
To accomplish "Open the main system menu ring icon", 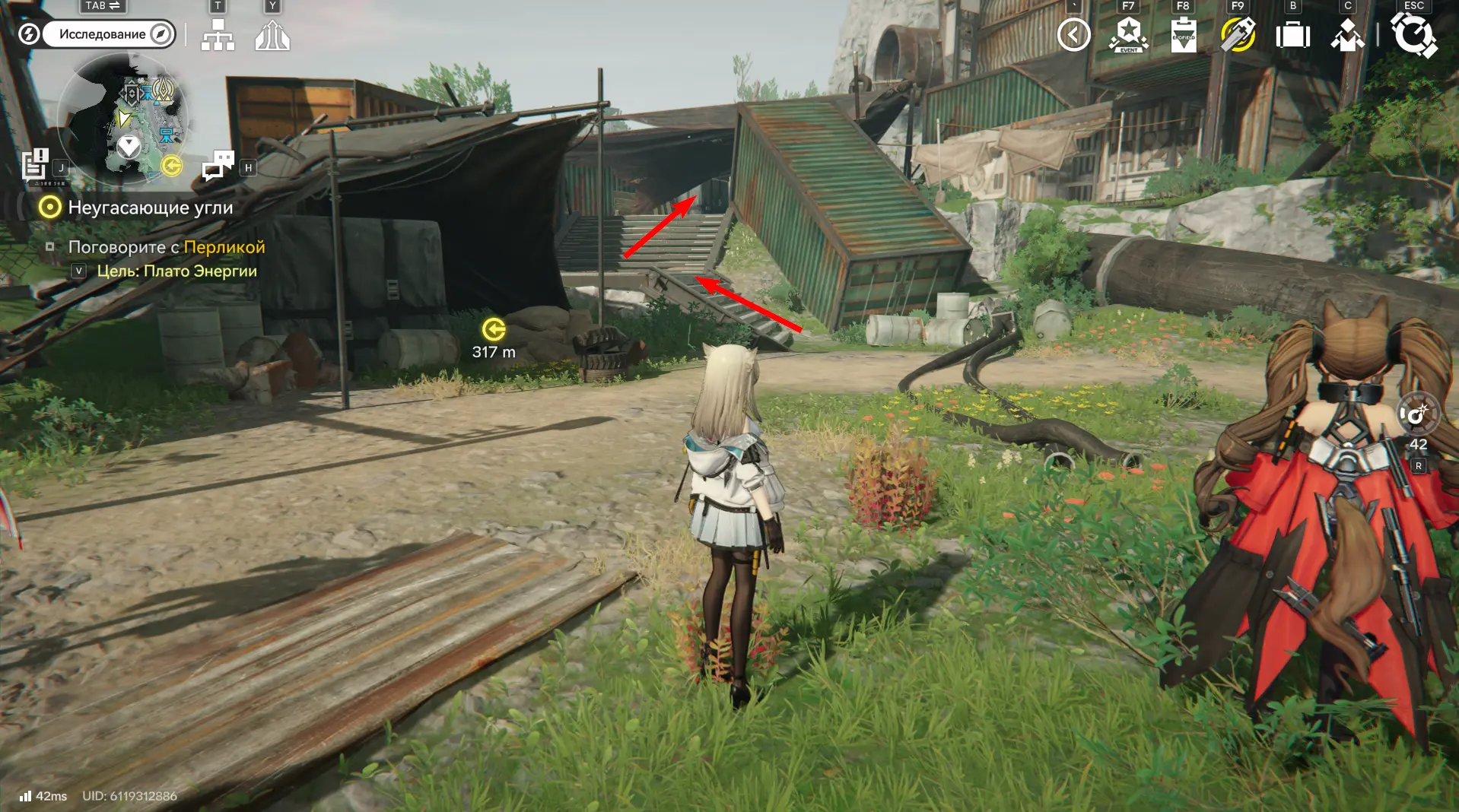I will (x=1413, y=35).
